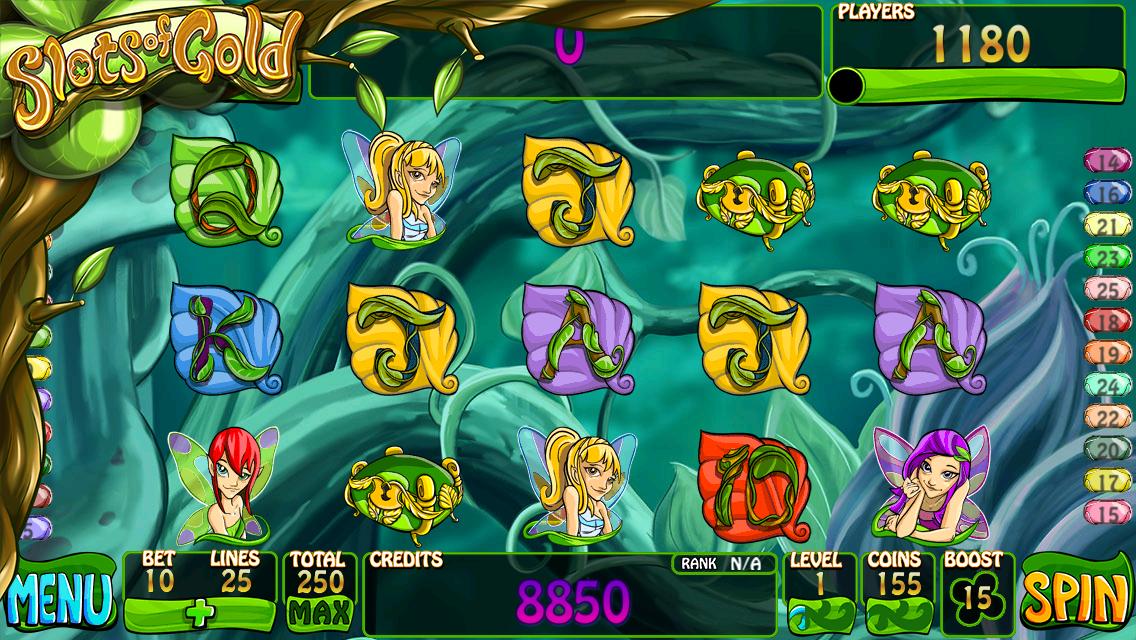Screen dimensions: 1136x640
Task: Click the green swirl button under Level
Action: pyautogui.click(x=819, y=613)
